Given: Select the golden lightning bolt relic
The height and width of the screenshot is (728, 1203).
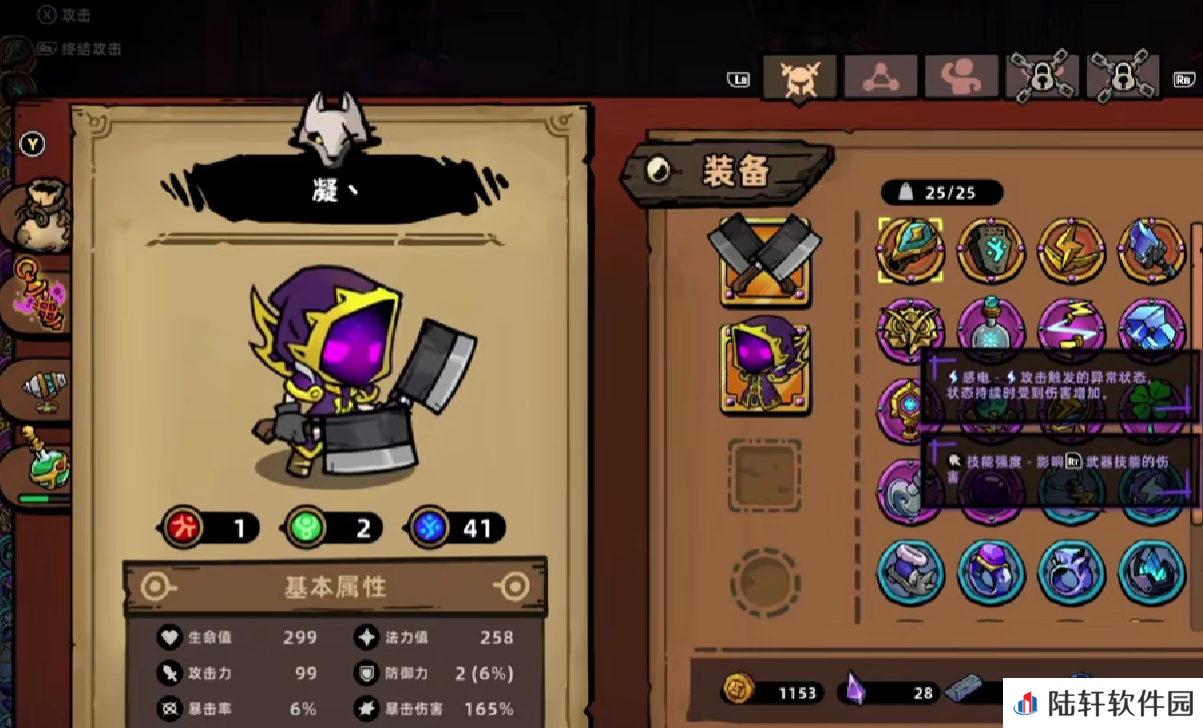Looking at the screenshot, I should click(1071, 250).
